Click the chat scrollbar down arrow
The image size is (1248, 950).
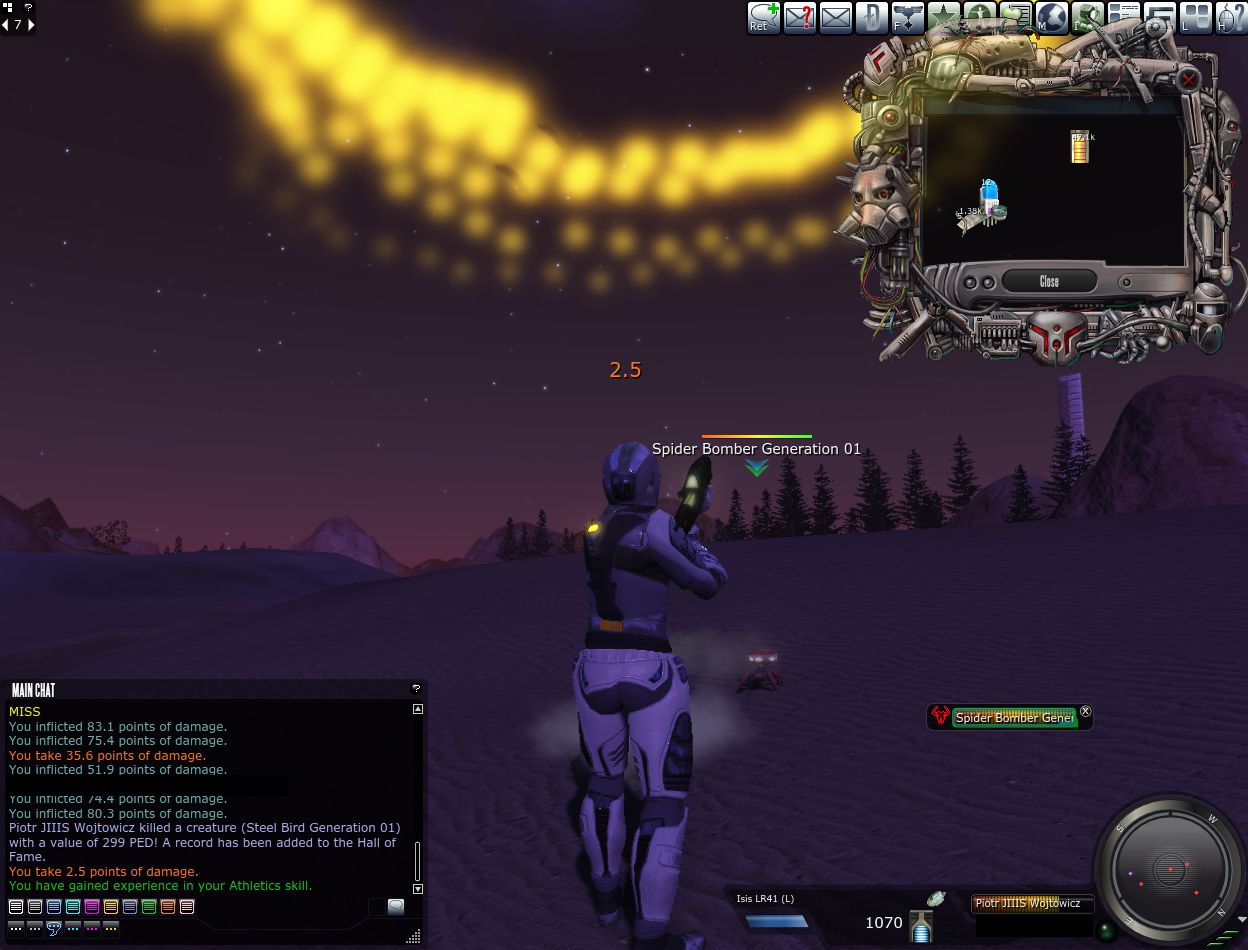coord(418,888)
